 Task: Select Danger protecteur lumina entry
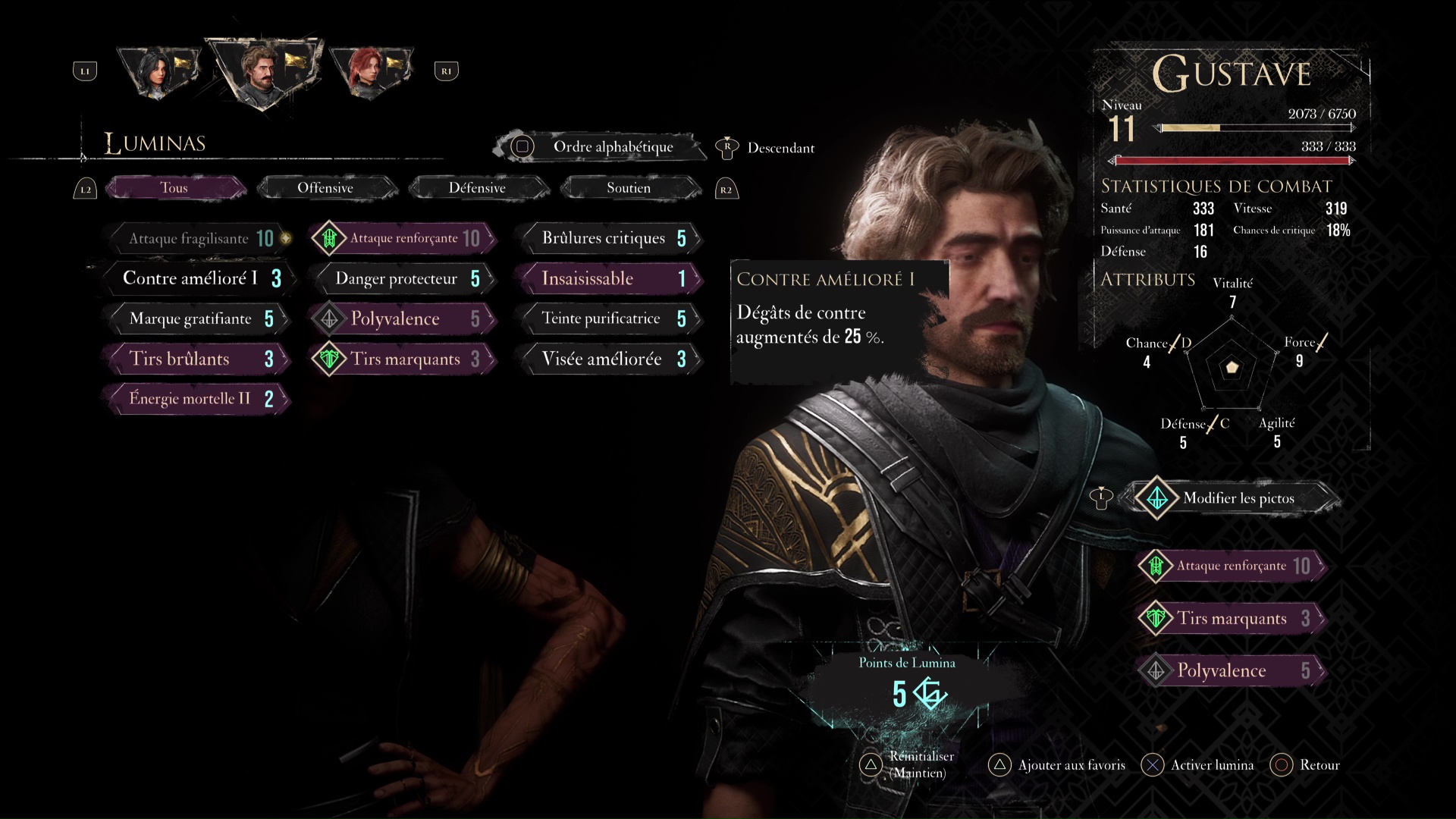405,279
